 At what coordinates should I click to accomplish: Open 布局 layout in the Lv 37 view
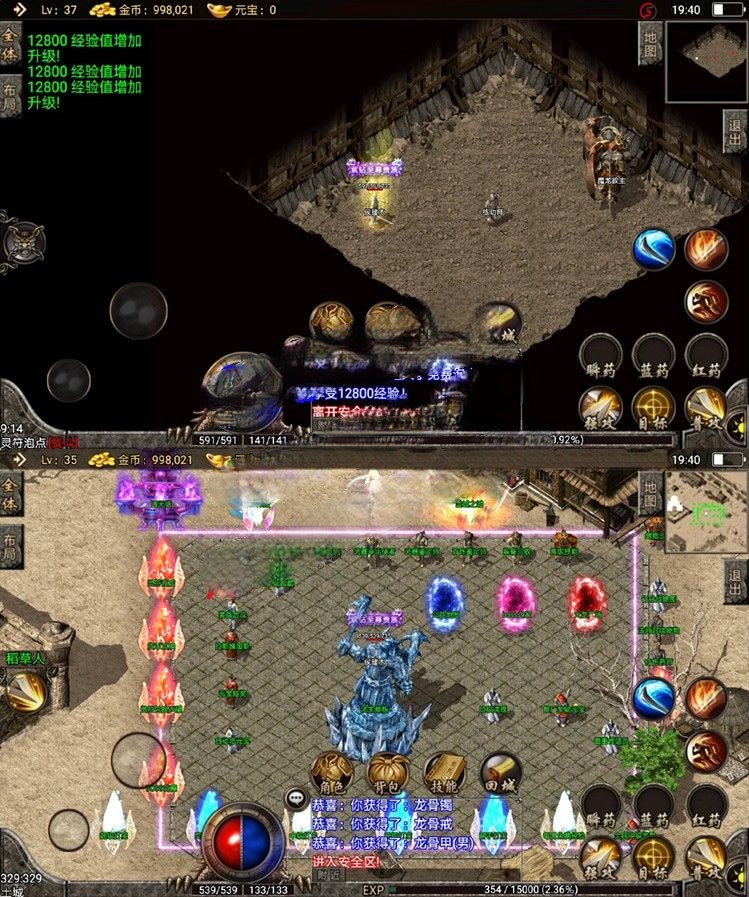[11, 97]
